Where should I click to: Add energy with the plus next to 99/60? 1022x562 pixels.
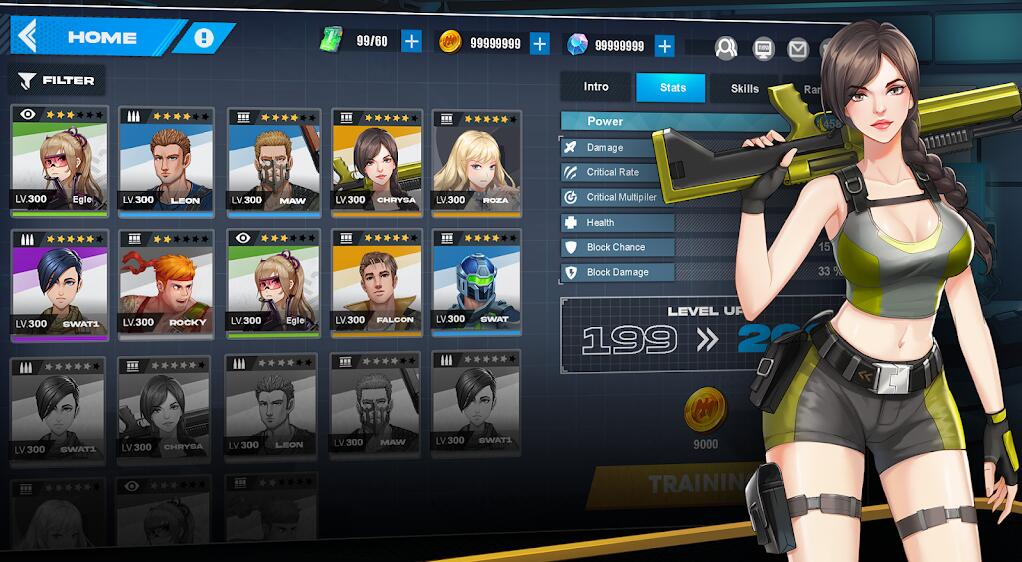click(x=411, y=41)
